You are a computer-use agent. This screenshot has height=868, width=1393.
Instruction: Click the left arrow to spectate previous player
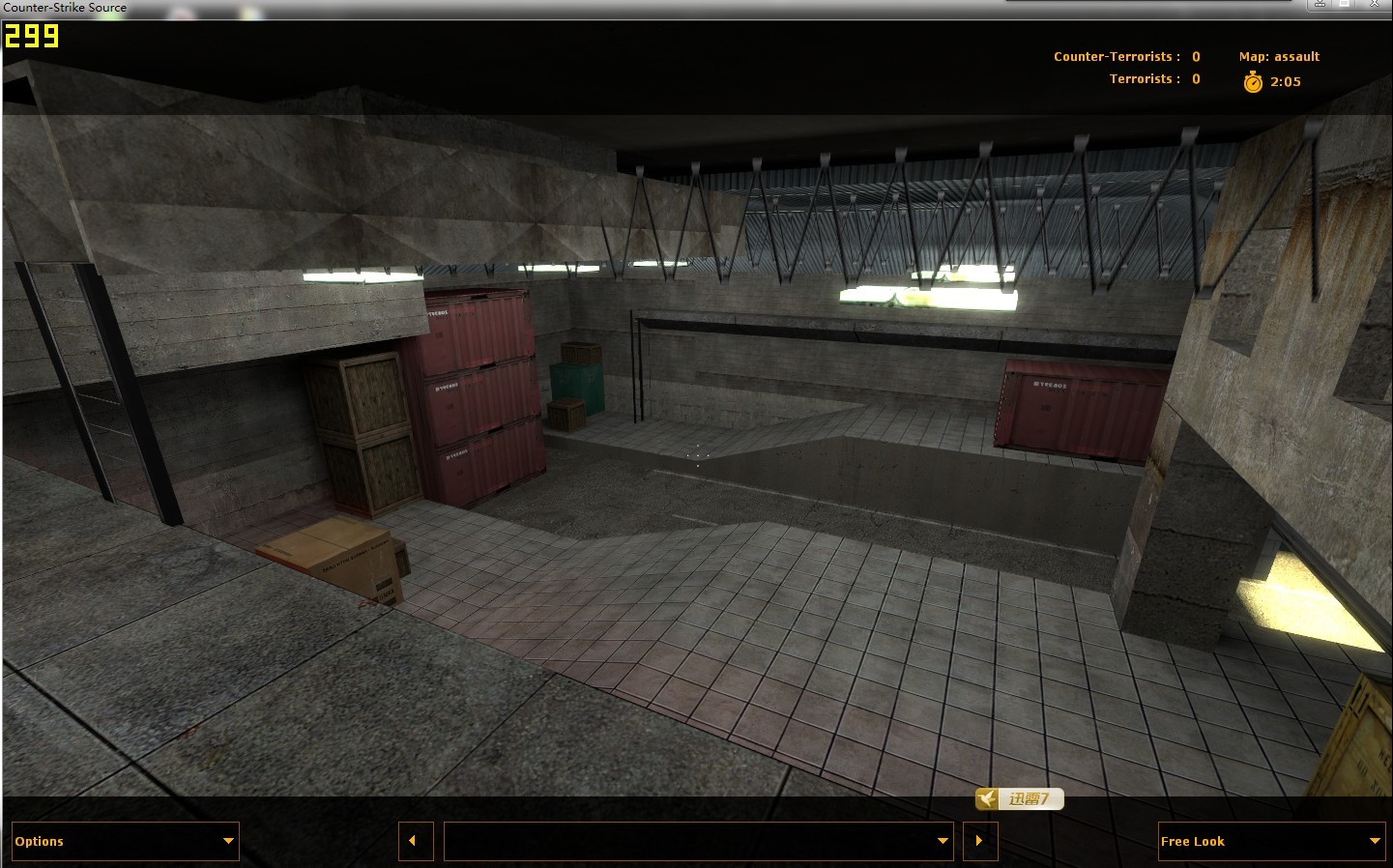(x=416, y=841)
